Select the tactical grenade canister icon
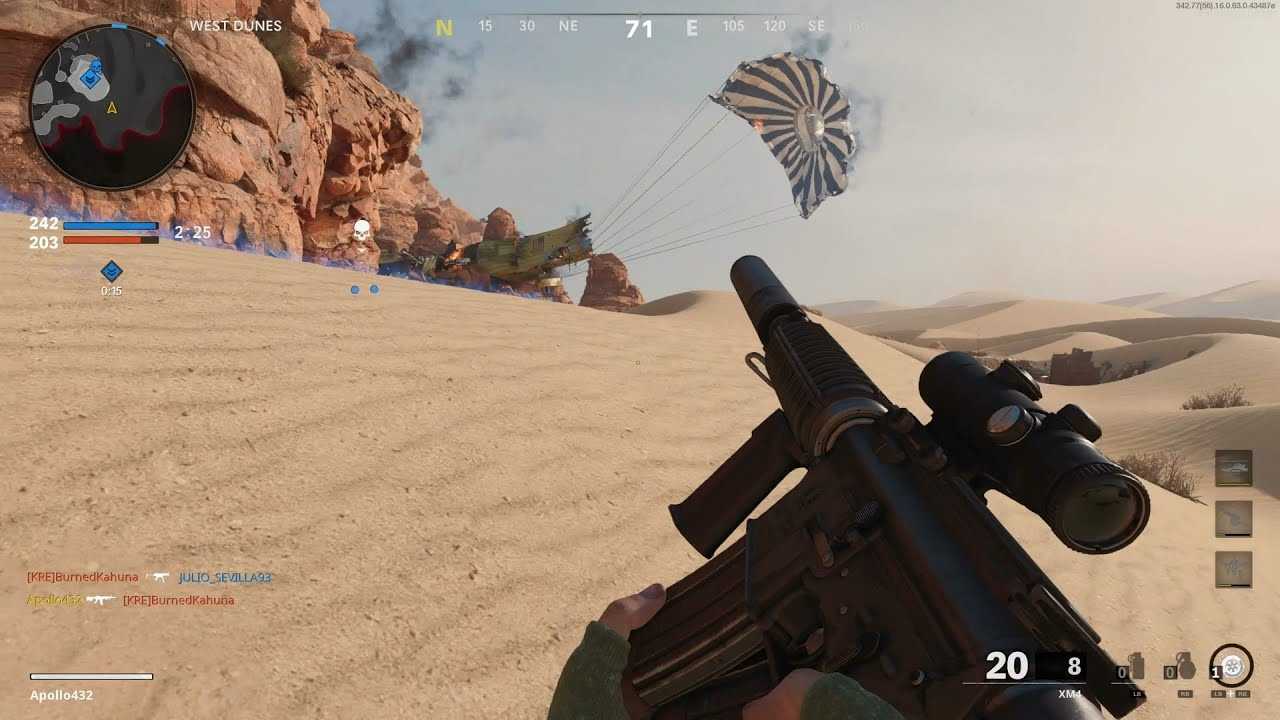 pos(1135,668)
